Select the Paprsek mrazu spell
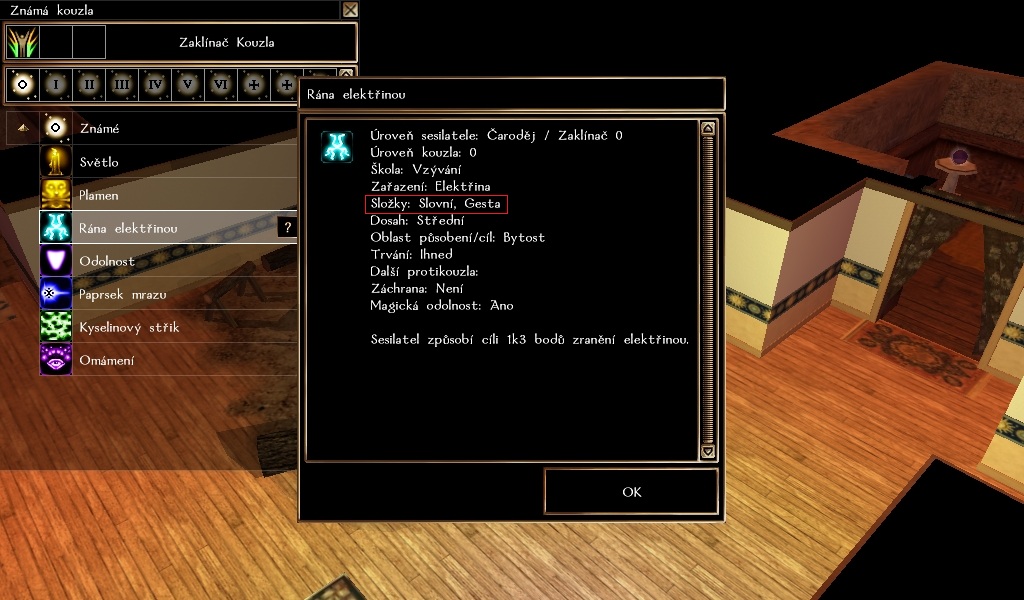Screen dimensions: 1024x600 point(122,294)
